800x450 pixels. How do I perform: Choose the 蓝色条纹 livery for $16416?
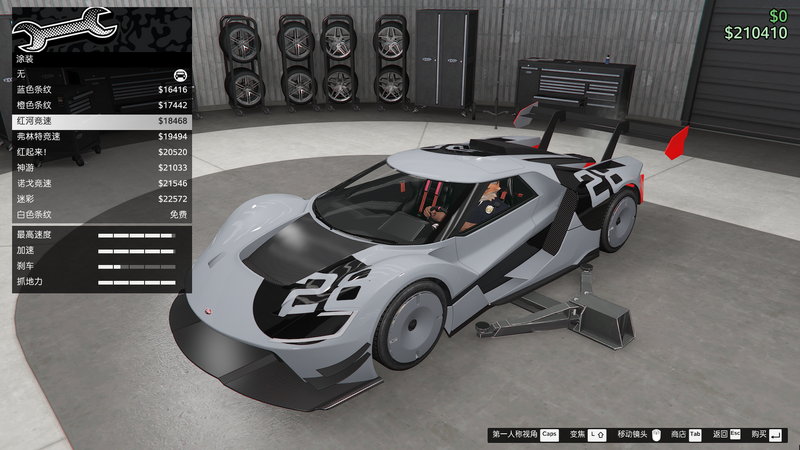(100, 89)
